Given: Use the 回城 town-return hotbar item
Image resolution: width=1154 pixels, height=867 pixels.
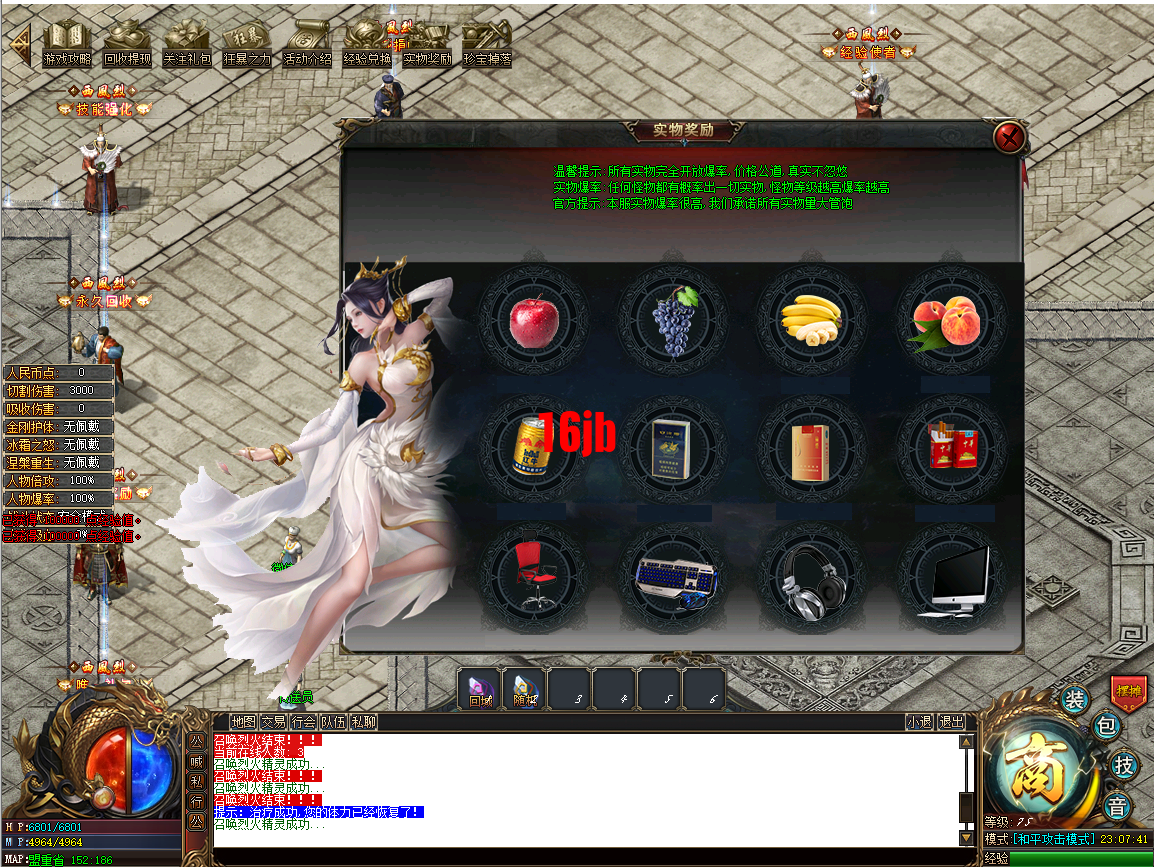Looking at the screenshot, I should click(480, 688).
